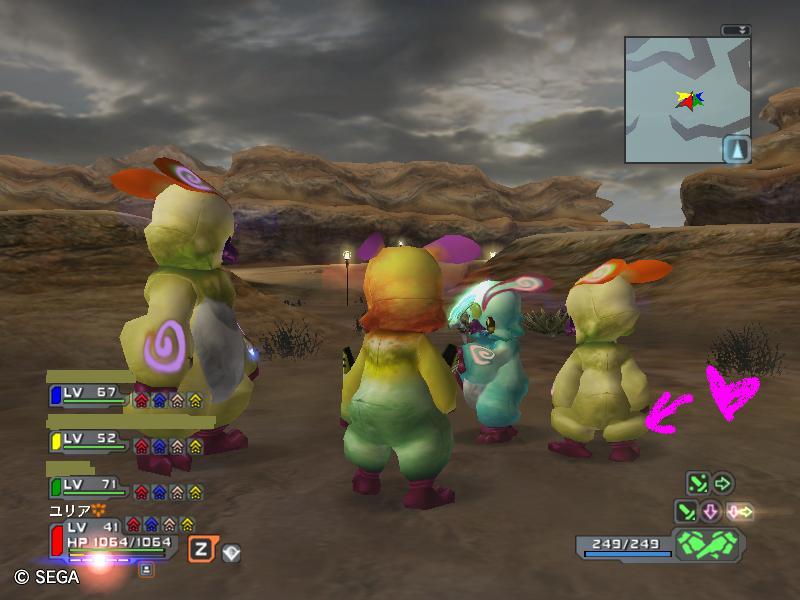Click the single pink down-arrow palette icon
The image size is (800, 600).
click(x=711, y=512)
